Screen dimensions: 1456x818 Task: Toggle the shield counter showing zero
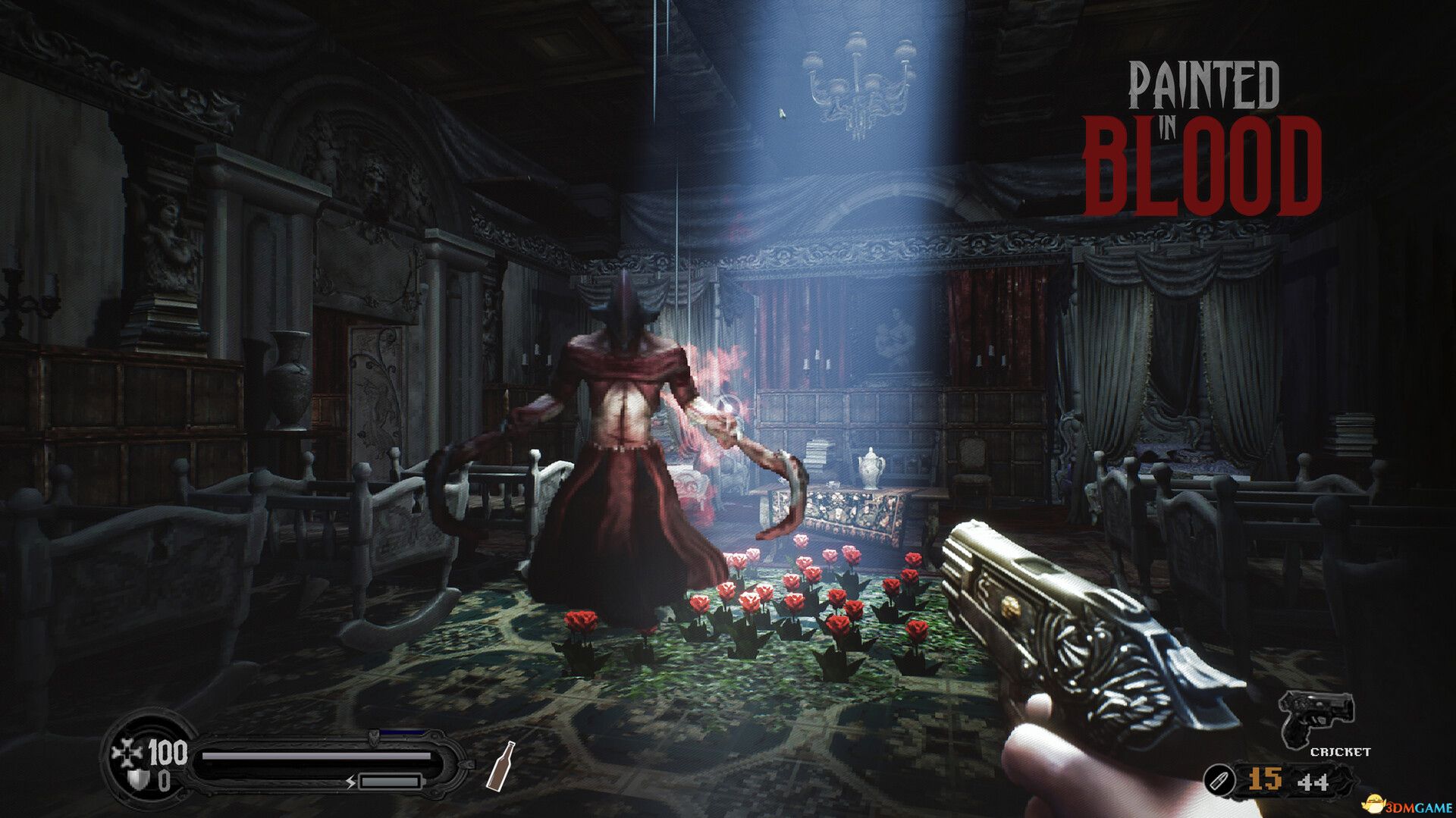164,781
